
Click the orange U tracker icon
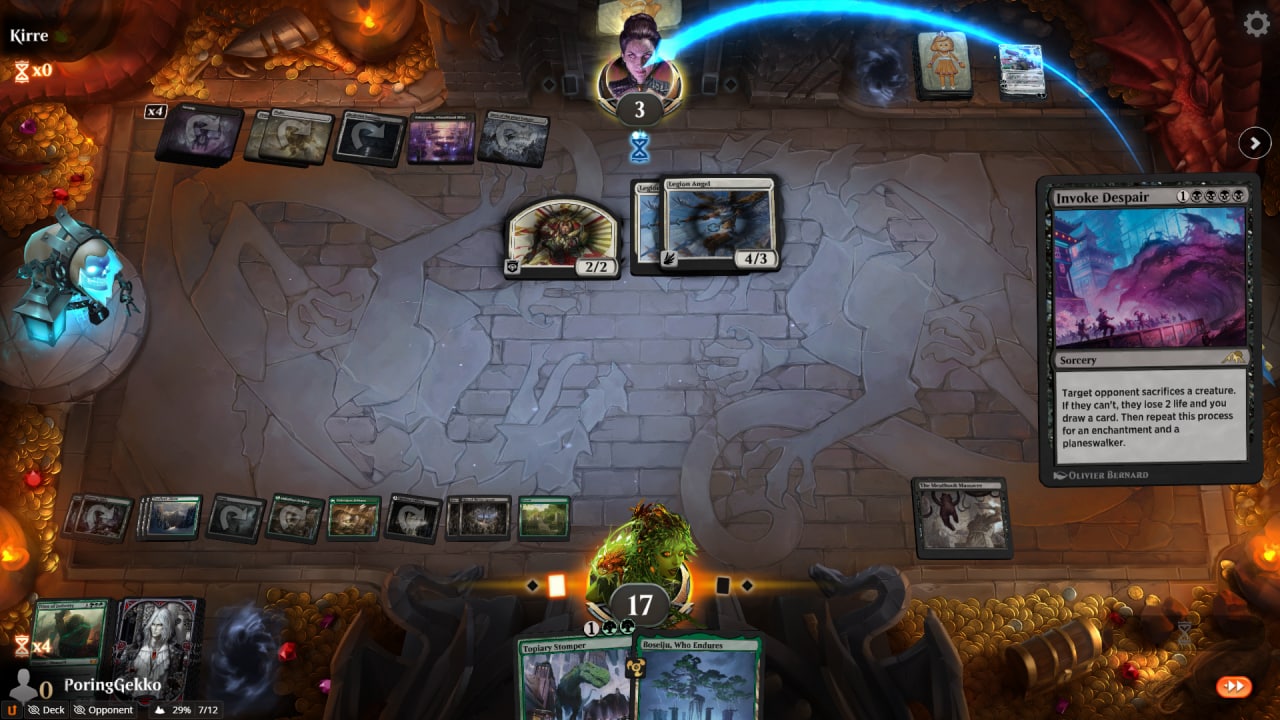coord(12,710)
